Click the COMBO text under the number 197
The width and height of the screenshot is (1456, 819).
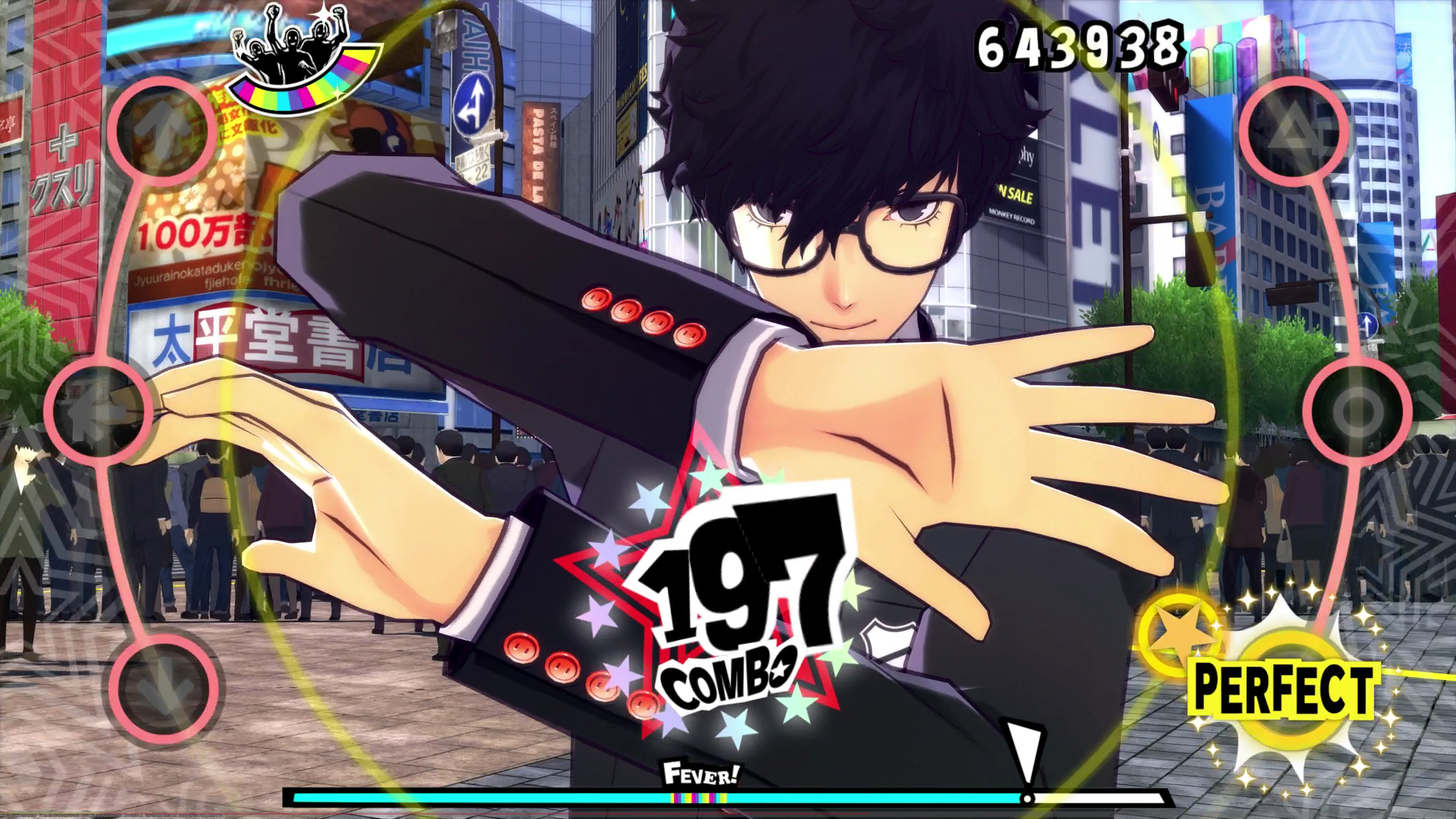click(x=730, y=675)
